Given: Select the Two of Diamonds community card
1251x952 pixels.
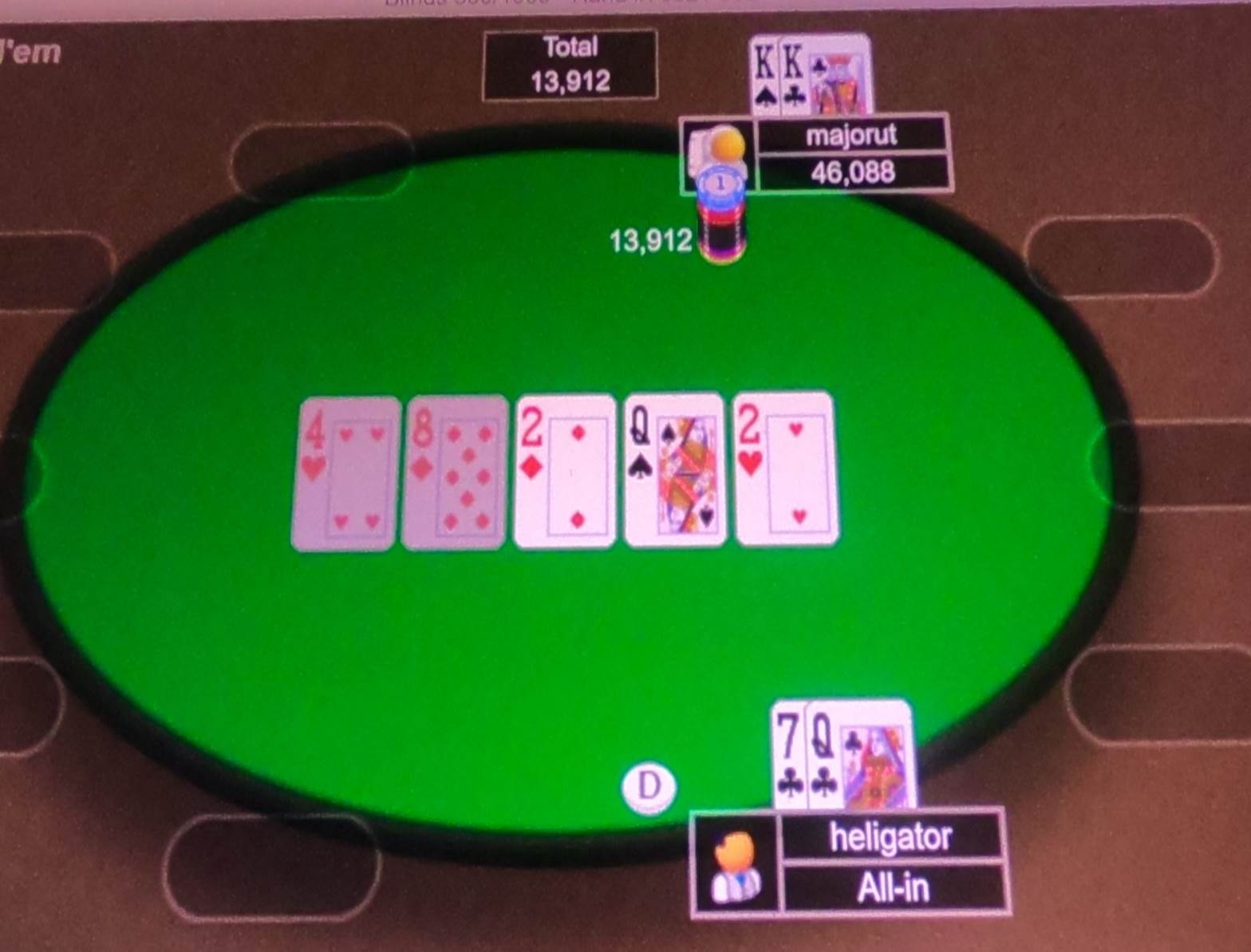Looking at the screenshot, I should [565, 471].
